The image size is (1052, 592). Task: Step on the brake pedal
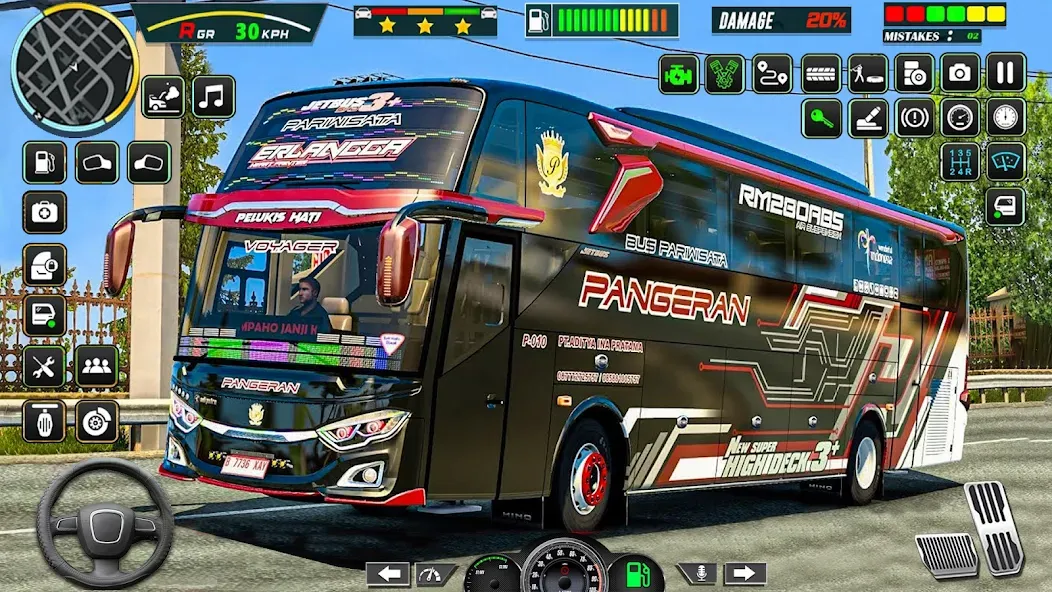pyautogui.click(x=946, y=554)
